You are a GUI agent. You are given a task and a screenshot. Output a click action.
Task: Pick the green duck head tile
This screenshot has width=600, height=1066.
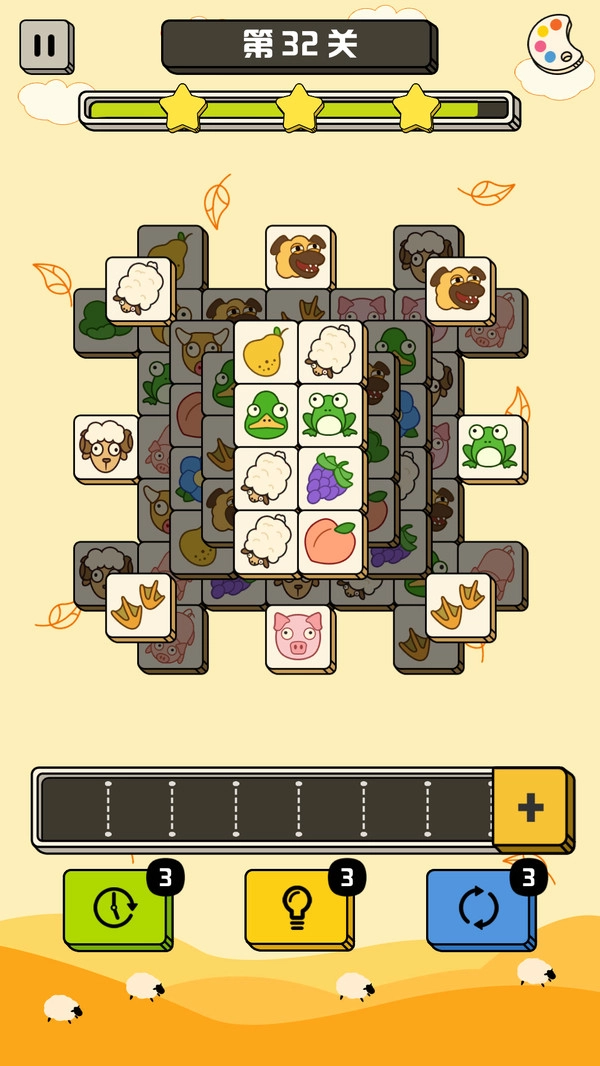266,415
